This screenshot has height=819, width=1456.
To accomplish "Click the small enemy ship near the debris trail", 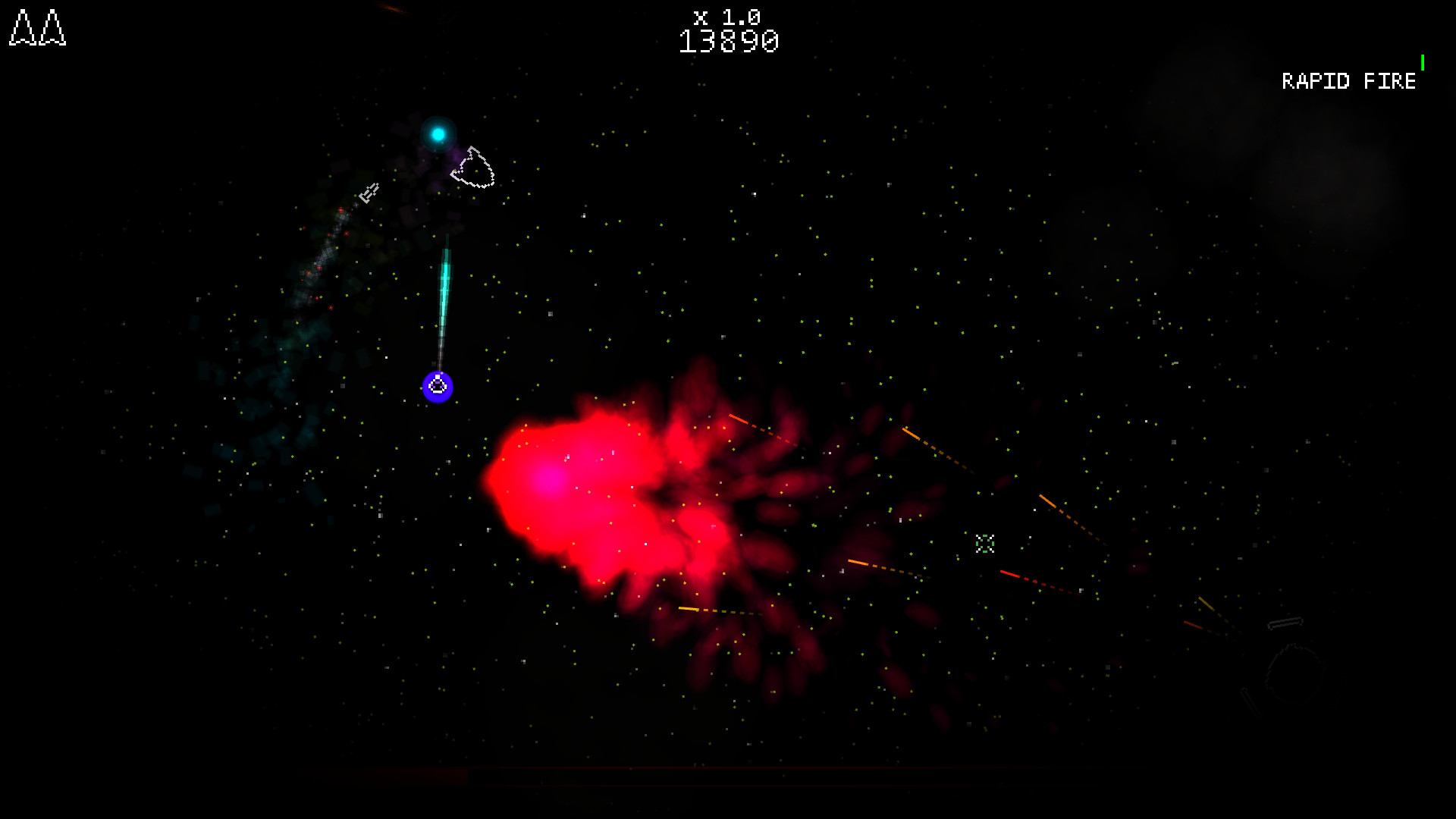I will 369,193.
